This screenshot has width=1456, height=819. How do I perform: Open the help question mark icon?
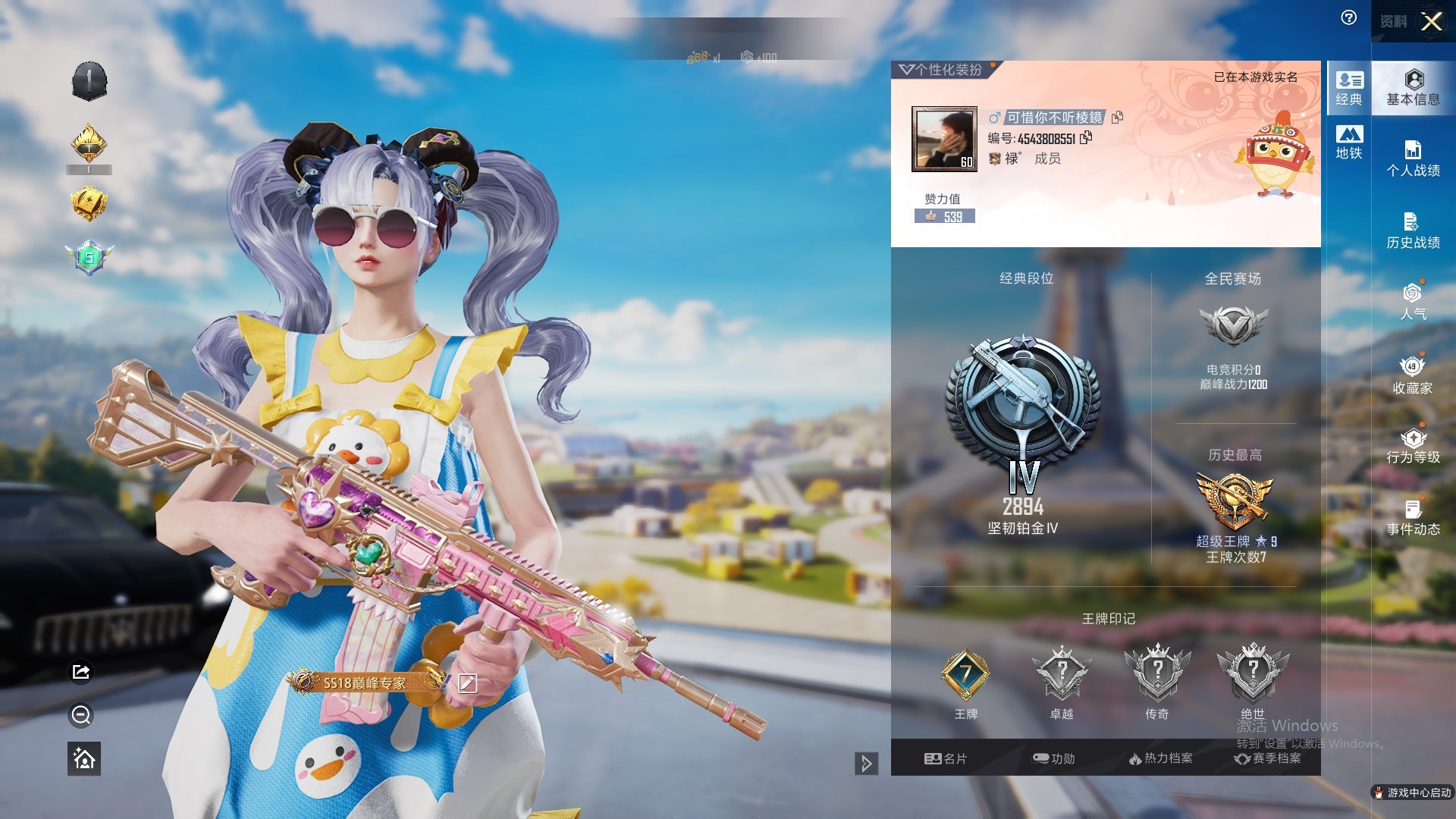1349,18
